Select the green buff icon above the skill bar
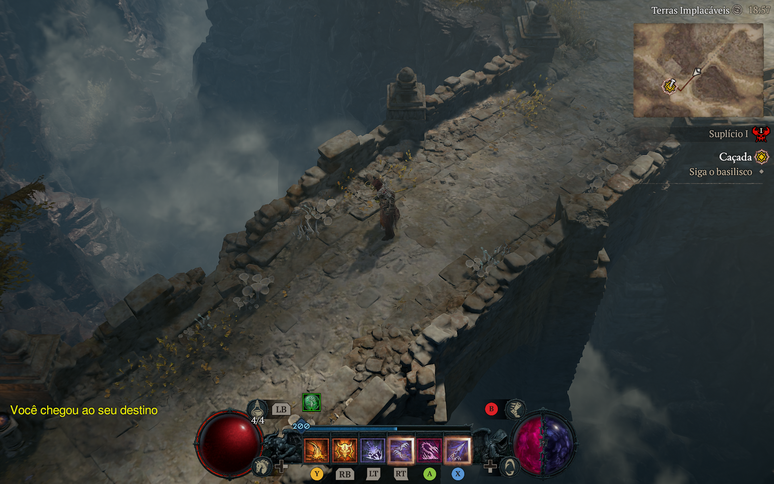Image resolution: width=774 pixels, height=484 pixels. pos(312,402)
